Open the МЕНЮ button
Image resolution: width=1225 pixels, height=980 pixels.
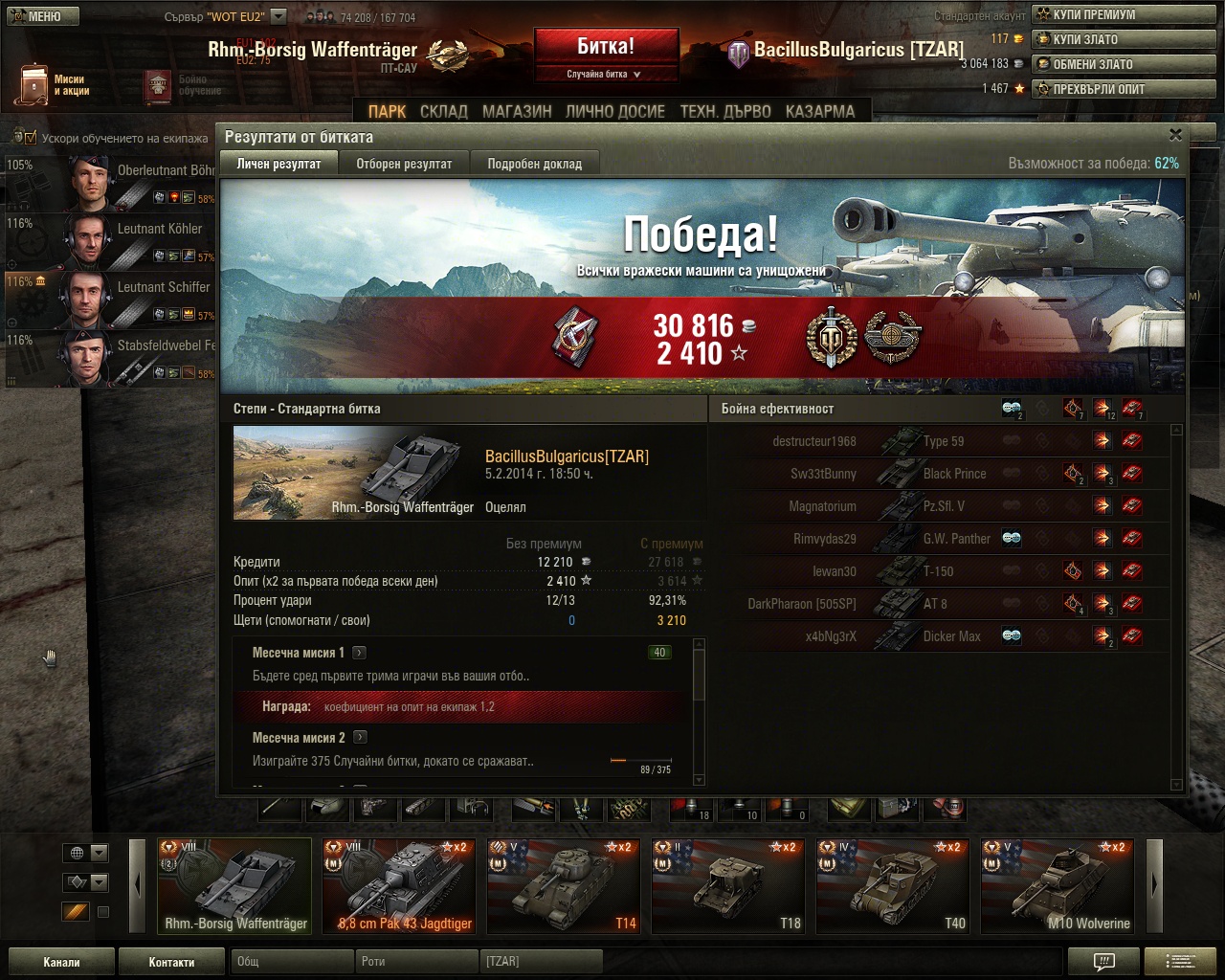40,15
